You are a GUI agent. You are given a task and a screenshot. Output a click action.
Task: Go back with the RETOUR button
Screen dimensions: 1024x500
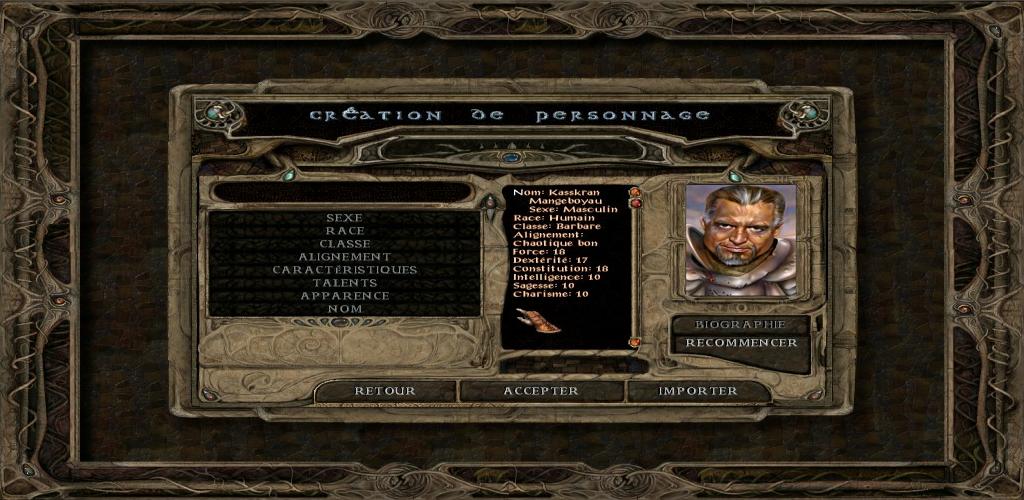[x=385, y=391]
